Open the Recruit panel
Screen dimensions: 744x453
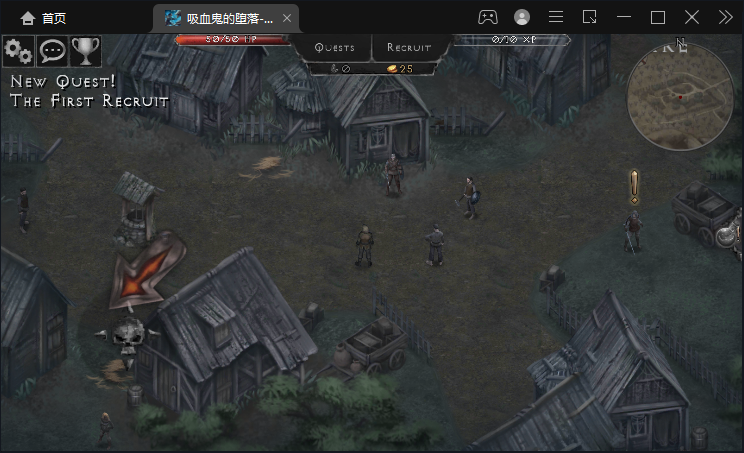[409, 47]
